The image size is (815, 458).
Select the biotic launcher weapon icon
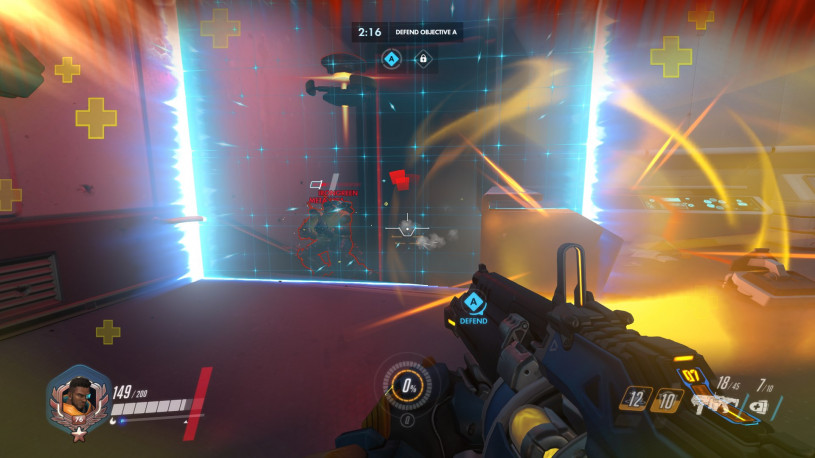[x=712, y=403]
